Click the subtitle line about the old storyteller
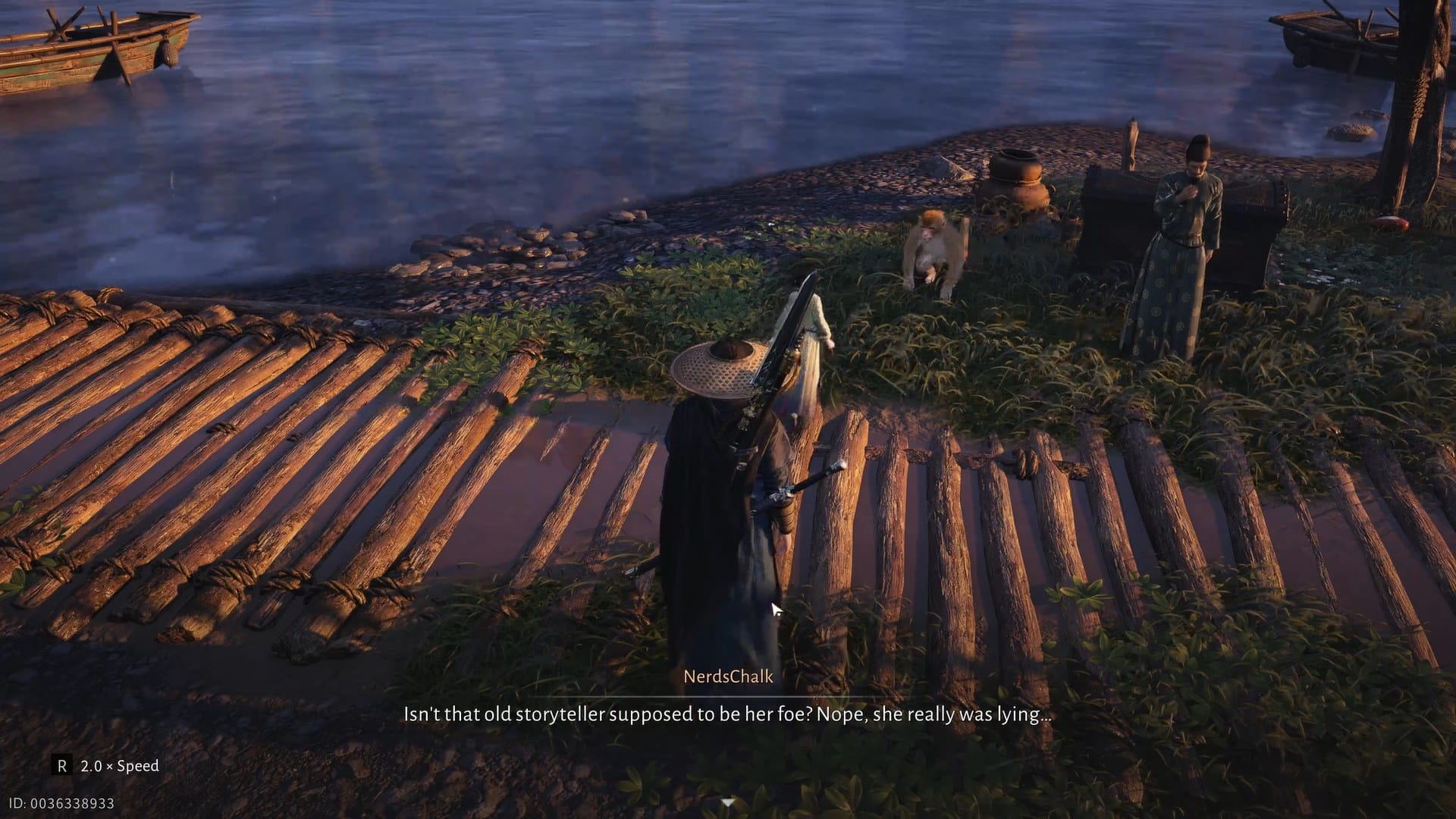This screenshot has height=819, width=1456. pos(726,714)
